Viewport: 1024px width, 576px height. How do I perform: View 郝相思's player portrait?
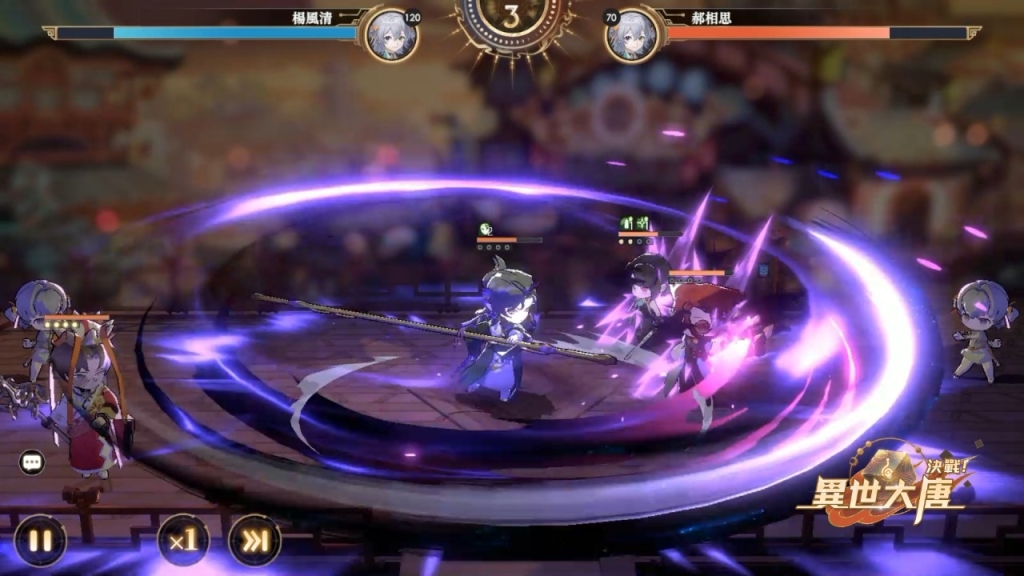[633, 35]
